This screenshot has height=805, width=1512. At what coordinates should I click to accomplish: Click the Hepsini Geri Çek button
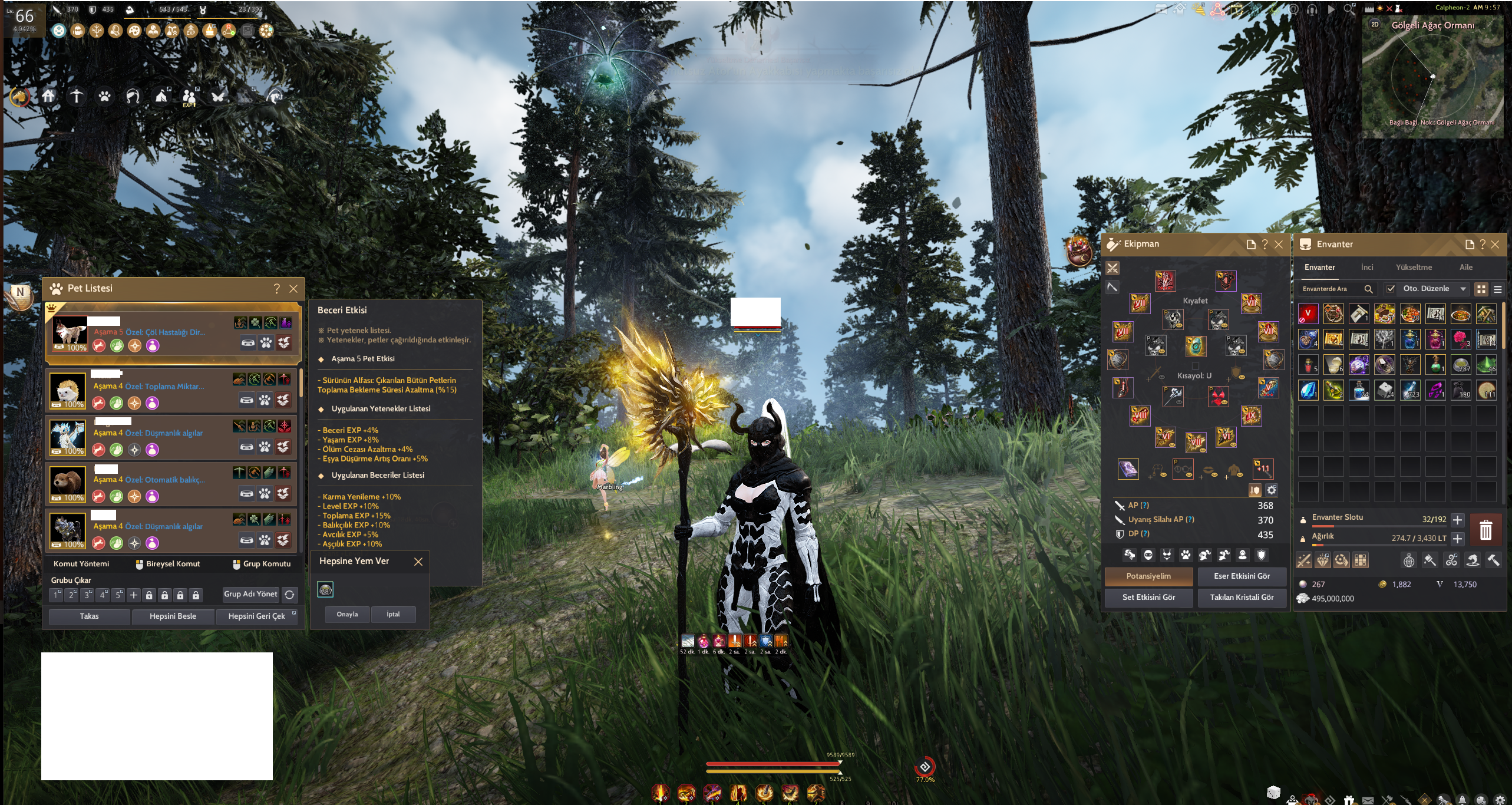pos(256,616)
